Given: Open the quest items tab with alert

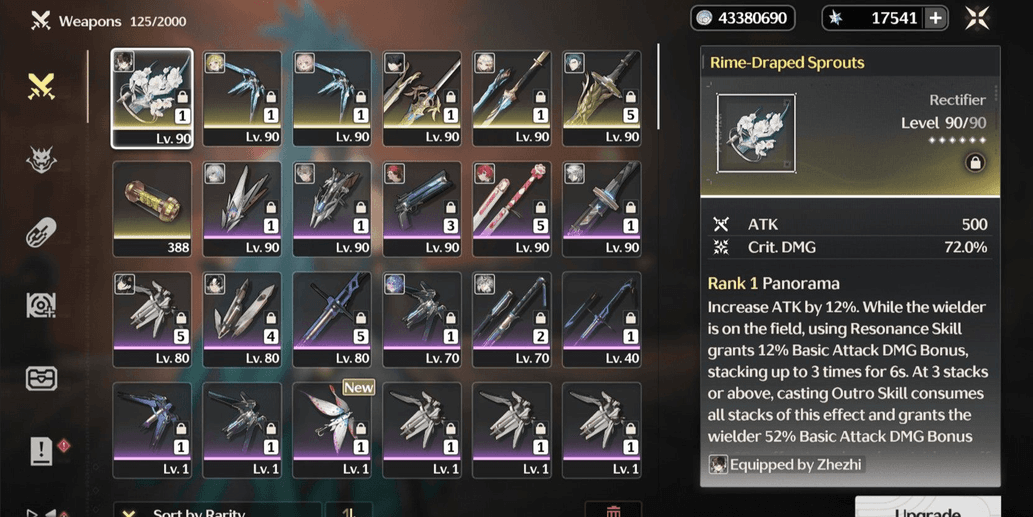Looking at the screenshot, I should coord(42,451).
